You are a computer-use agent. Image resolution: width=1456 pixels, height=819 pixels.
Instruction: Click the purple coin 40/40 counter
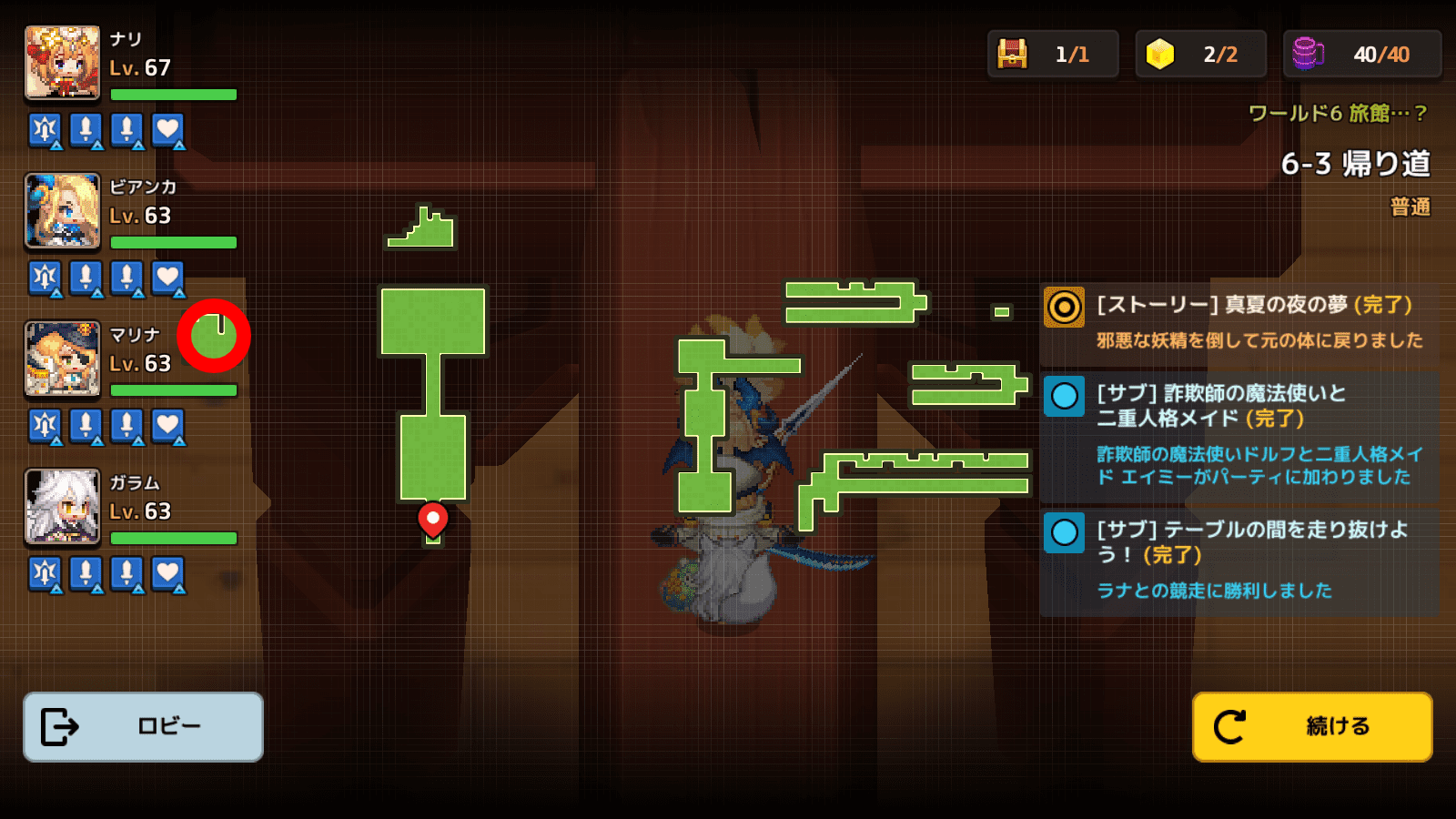click(1361, 55)
